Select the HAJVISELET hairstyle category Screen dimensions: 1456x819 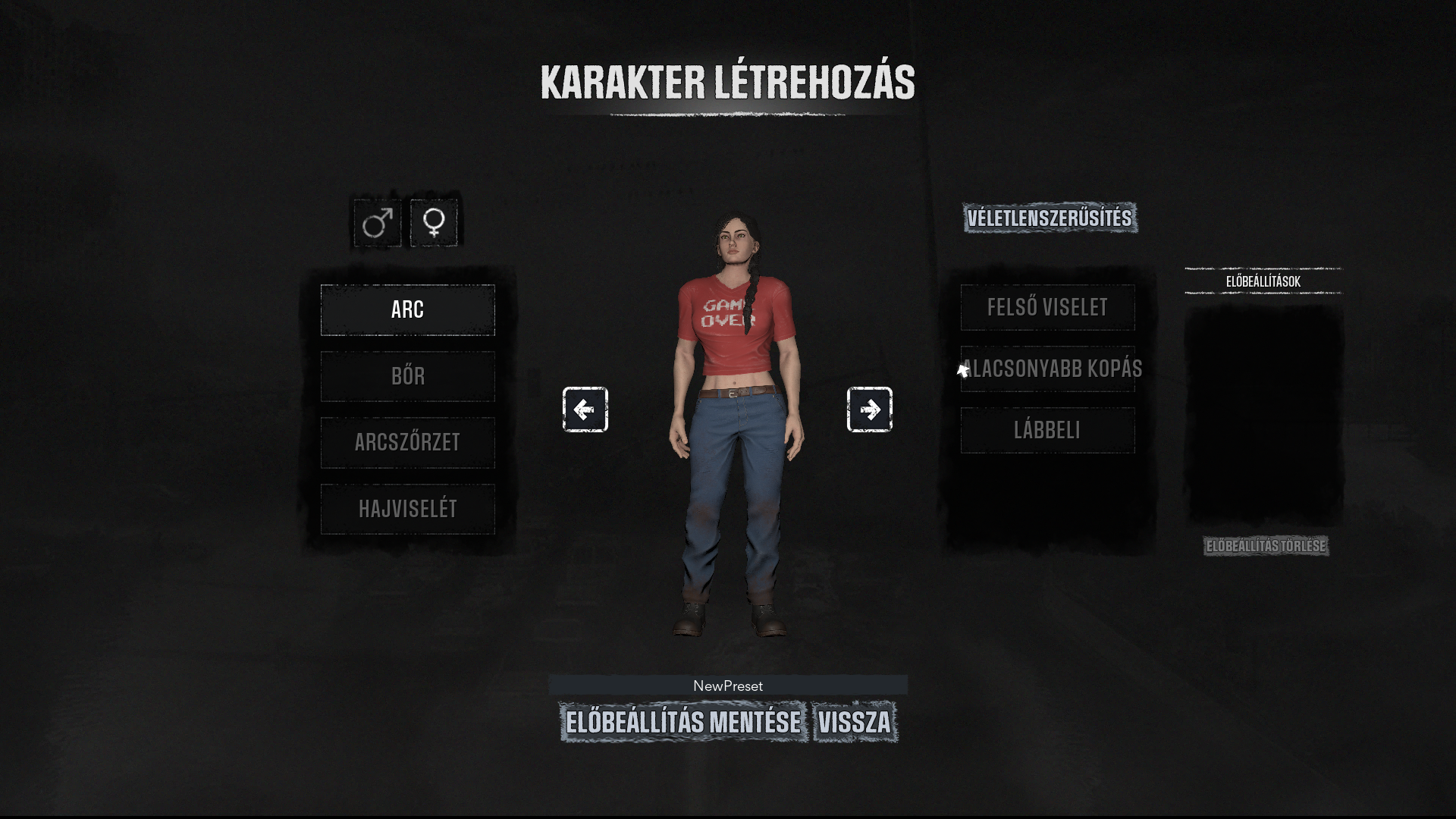[x=407, y=509]
